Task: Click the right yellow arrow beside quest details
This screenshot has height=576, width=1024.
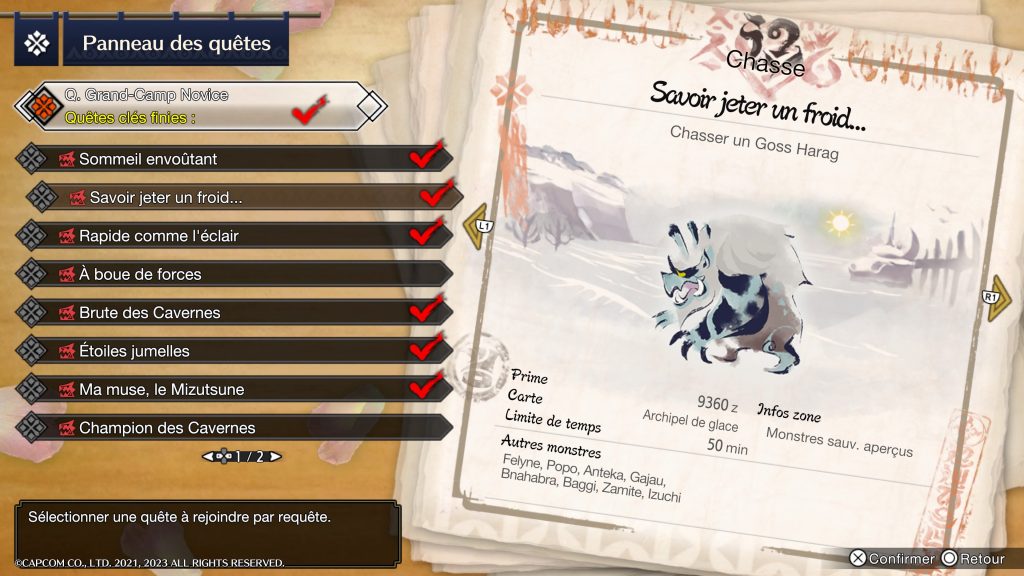Action: coord(997,300)
